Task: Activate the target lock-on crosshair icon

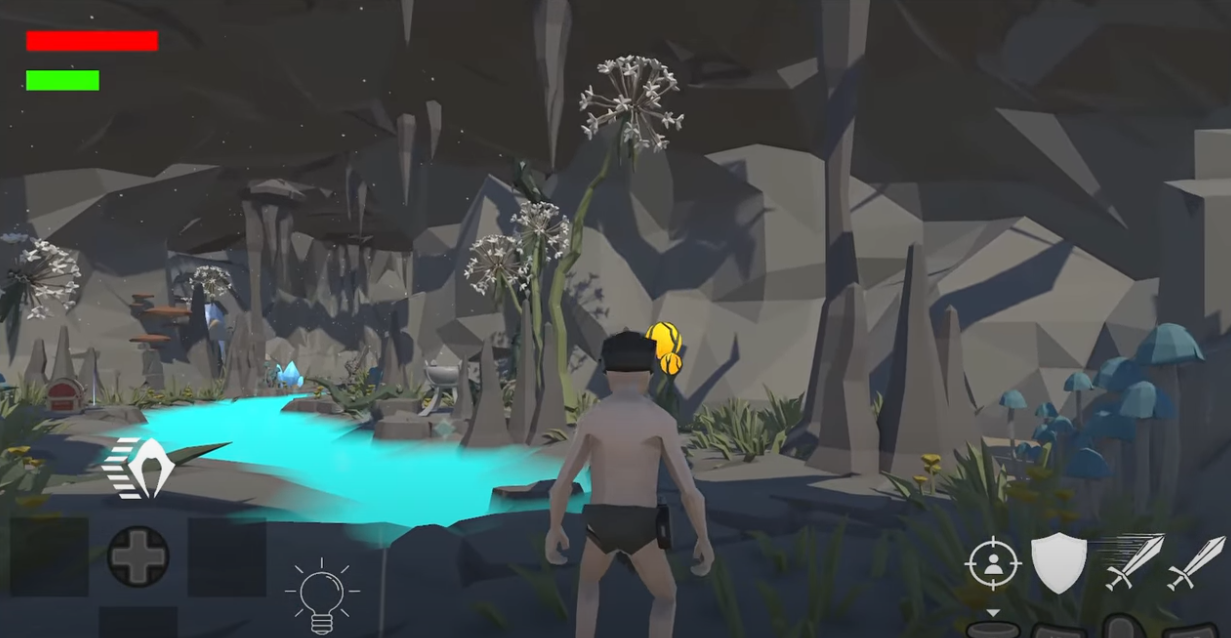Action: coord(992,563)
